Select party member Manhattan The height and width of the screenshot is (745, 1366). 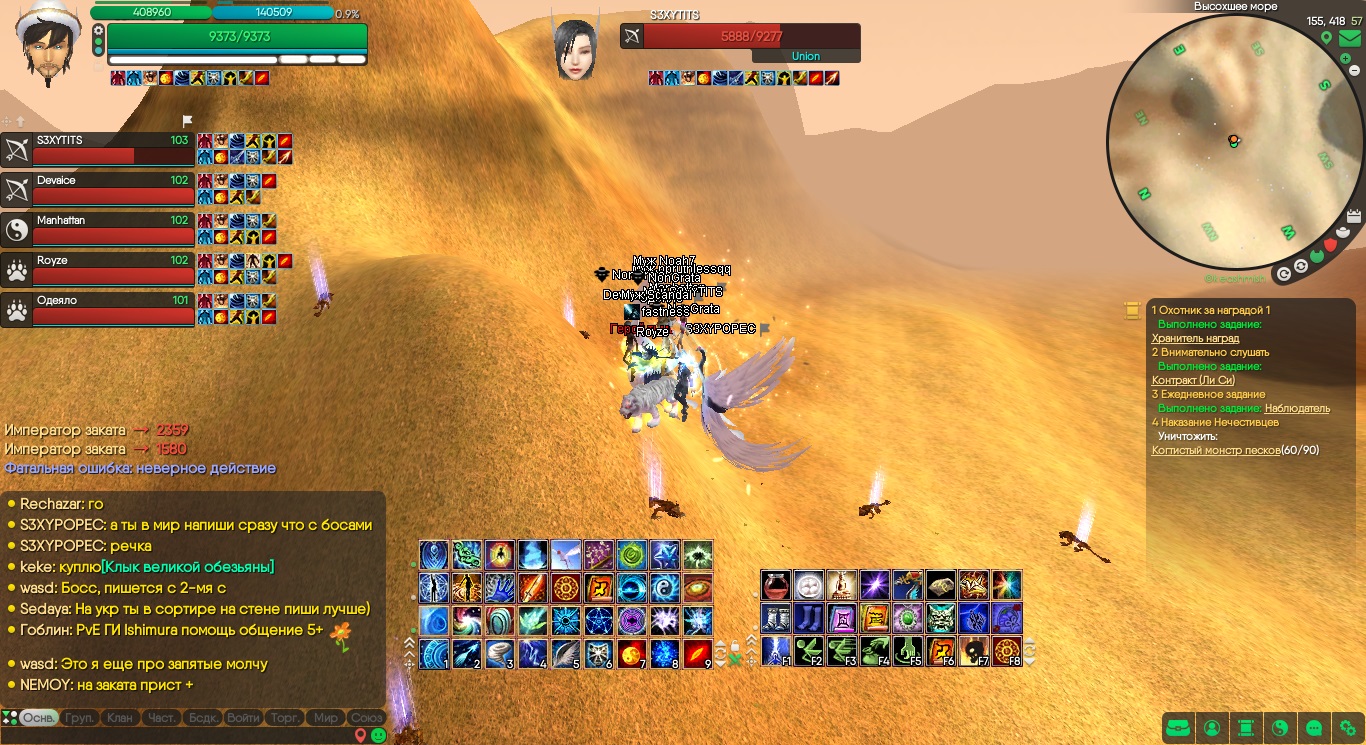pos(98,229)
